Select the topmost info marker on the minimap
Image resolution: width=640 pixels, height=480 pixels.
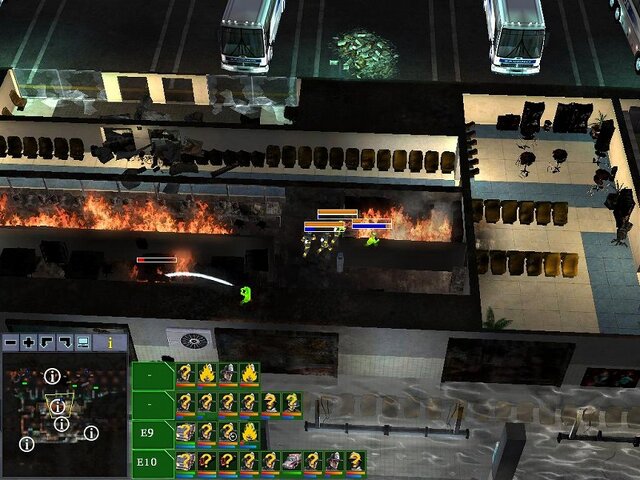coord(52,376)
